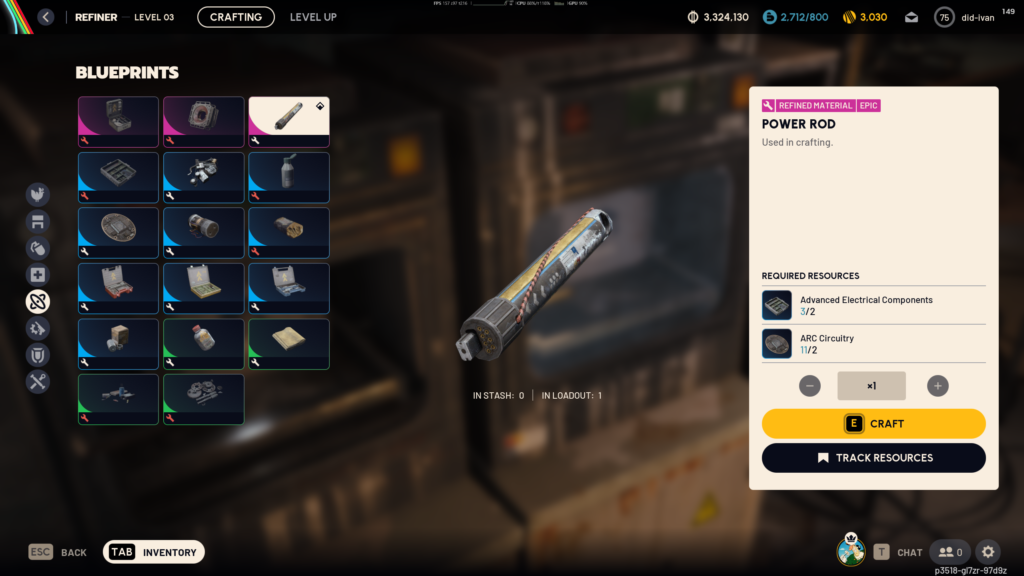Decrease craft quantity with the minus button
Viewport: 1024px width, 576px height.
[810, 386]
